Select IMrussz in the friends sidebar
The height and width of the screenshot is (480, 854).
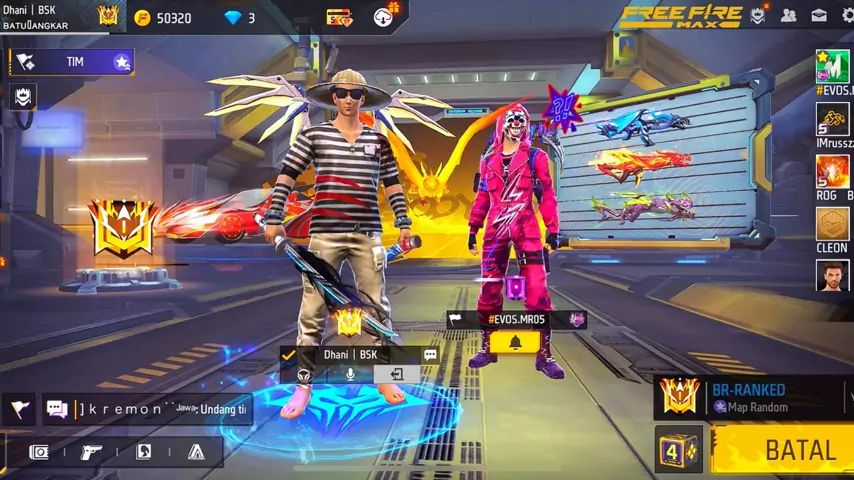coord(832,121)
